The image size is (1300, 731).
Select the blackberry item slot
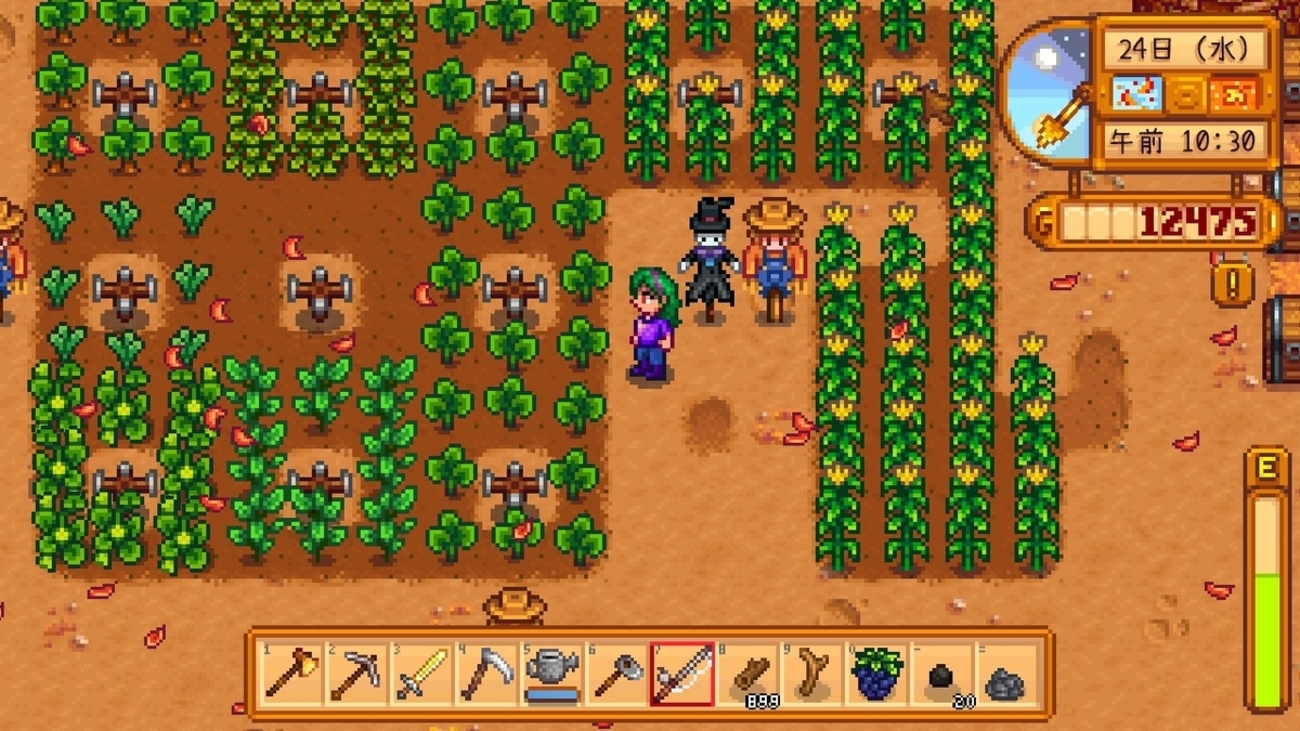[877, 674]
